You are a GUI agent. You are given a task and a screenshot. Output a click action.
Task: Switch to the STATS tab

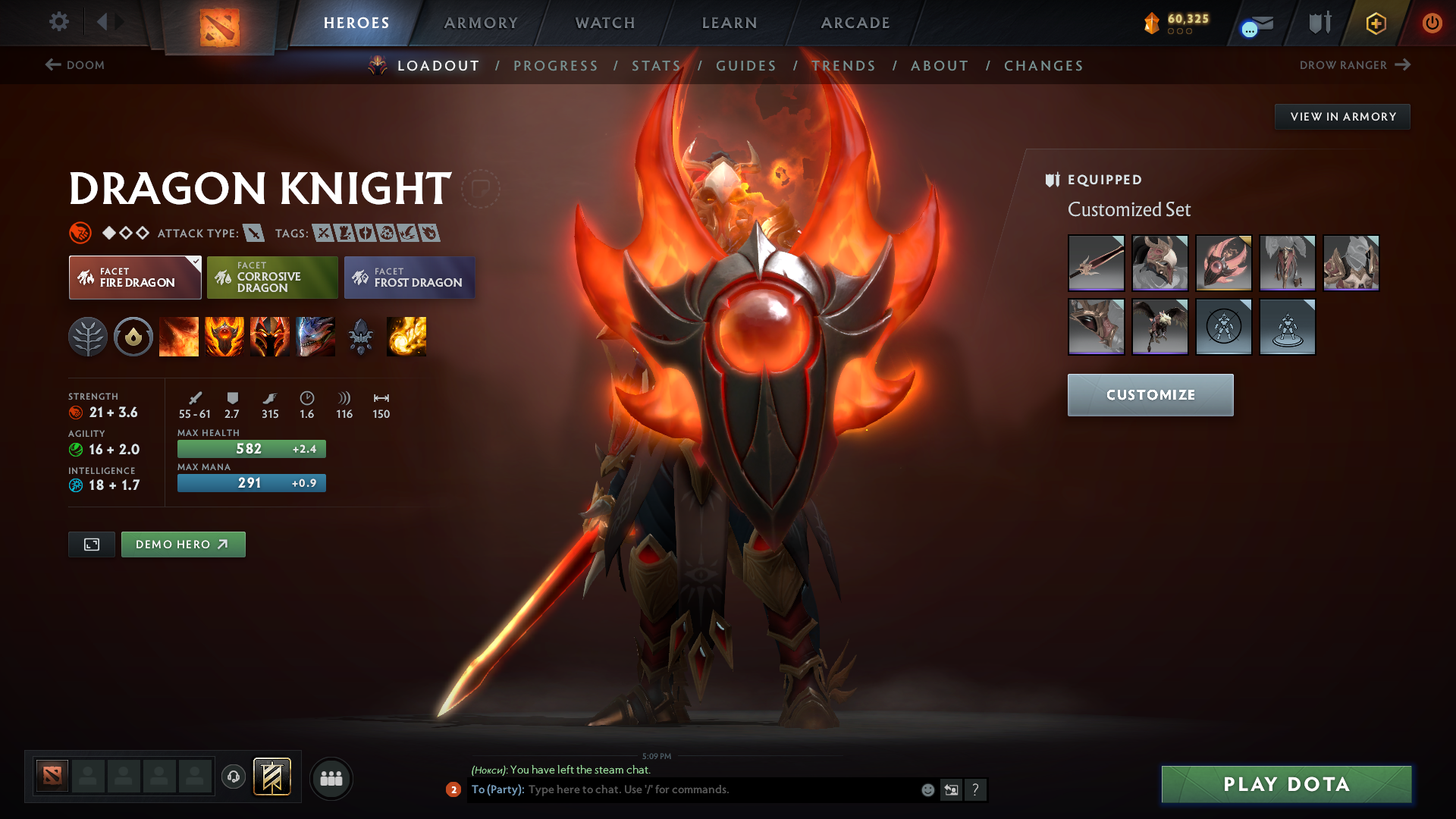pyautogui.click(x=657, y=66)
